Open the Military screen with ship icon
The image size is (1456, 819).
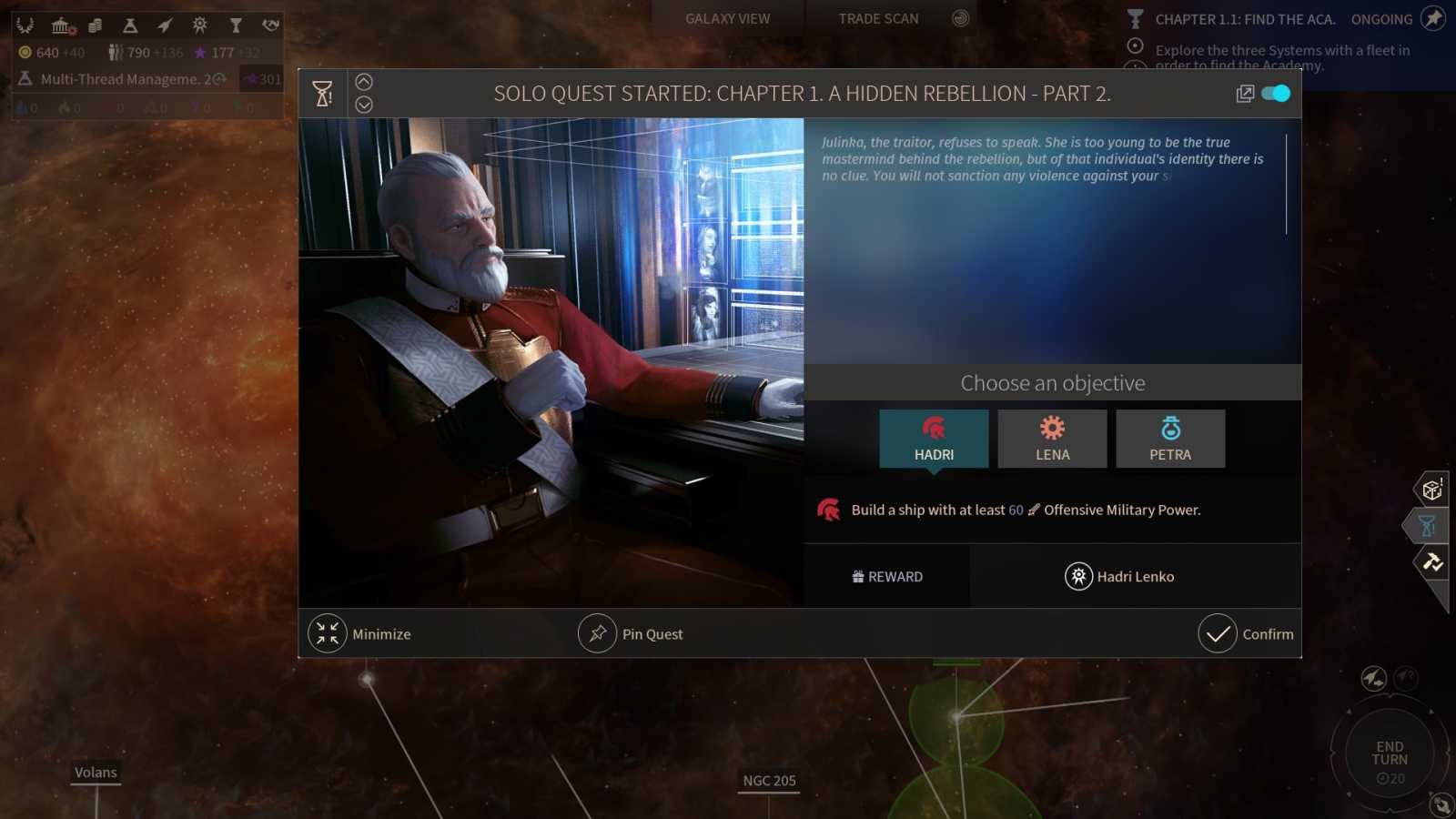tap(164, 25)
